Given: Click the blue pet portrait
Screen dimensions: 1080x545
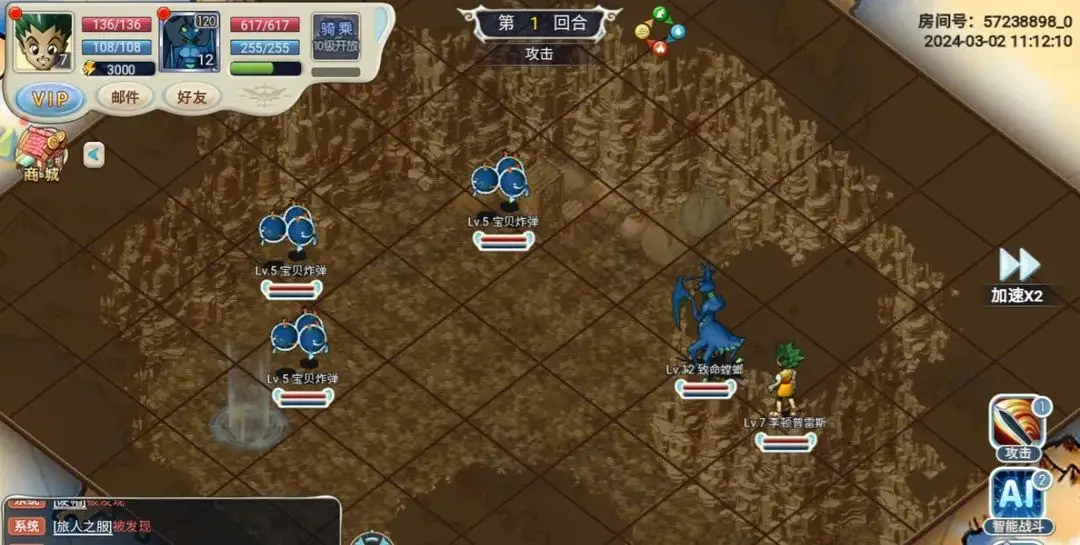Looking at the screenshot, I should pos(190,42).
